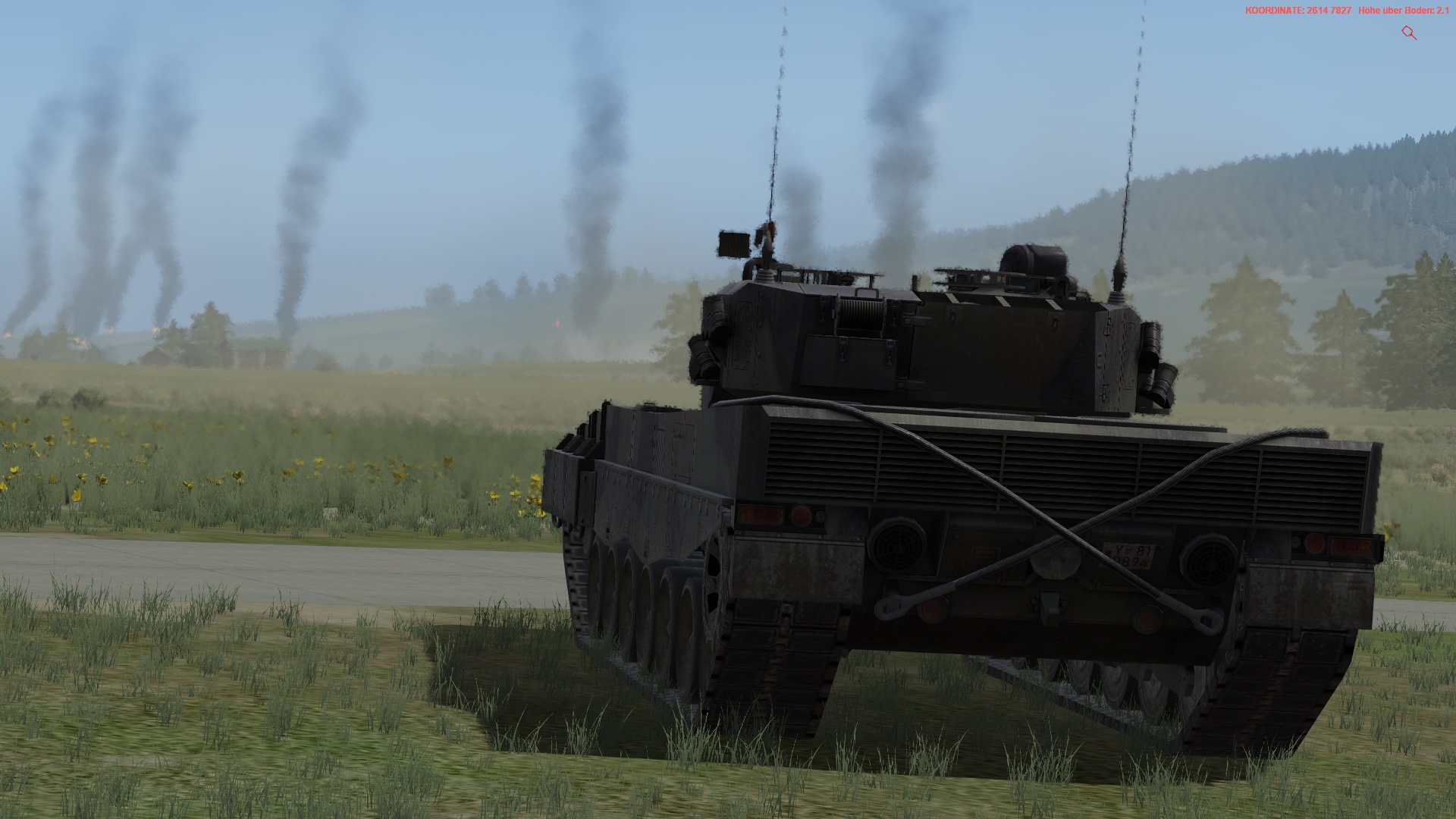Click the red magnifier zoom icon
Image resolution: width=1456 pixels, height=819 pixels.
coord(1409,33)
